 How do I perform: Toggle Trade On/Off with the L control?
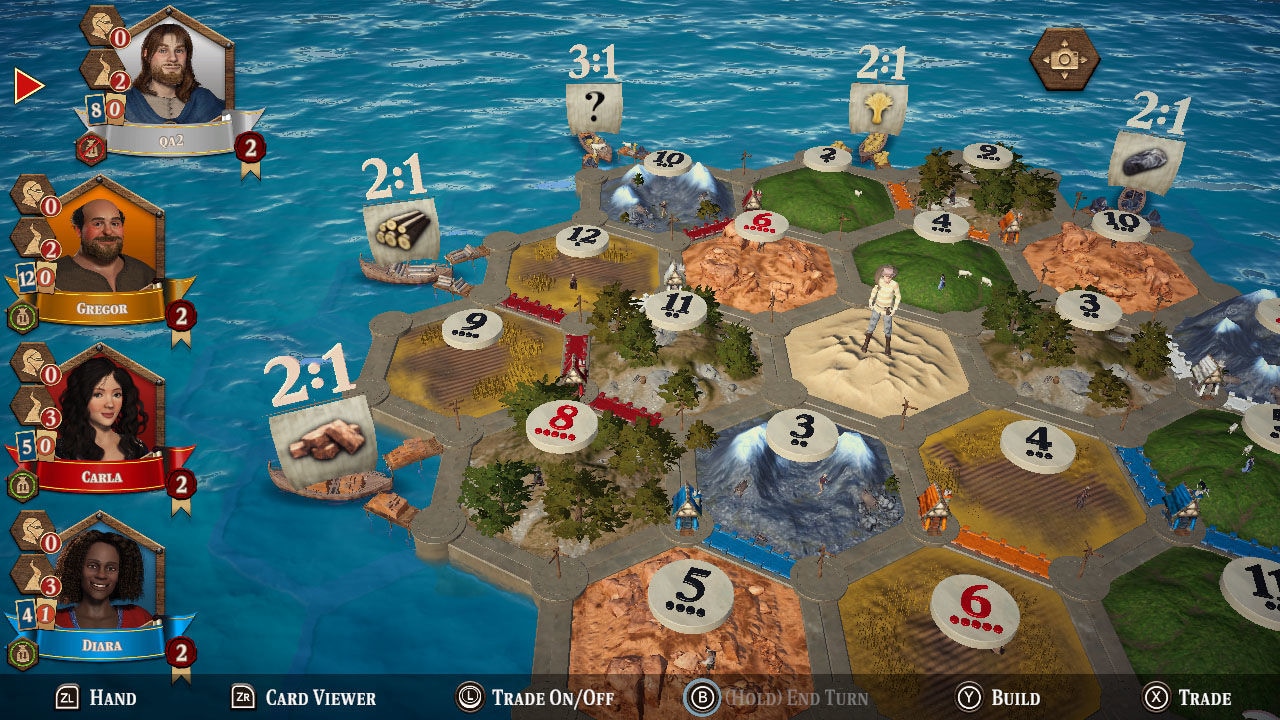pyautogui.click(x=538, y=699)
